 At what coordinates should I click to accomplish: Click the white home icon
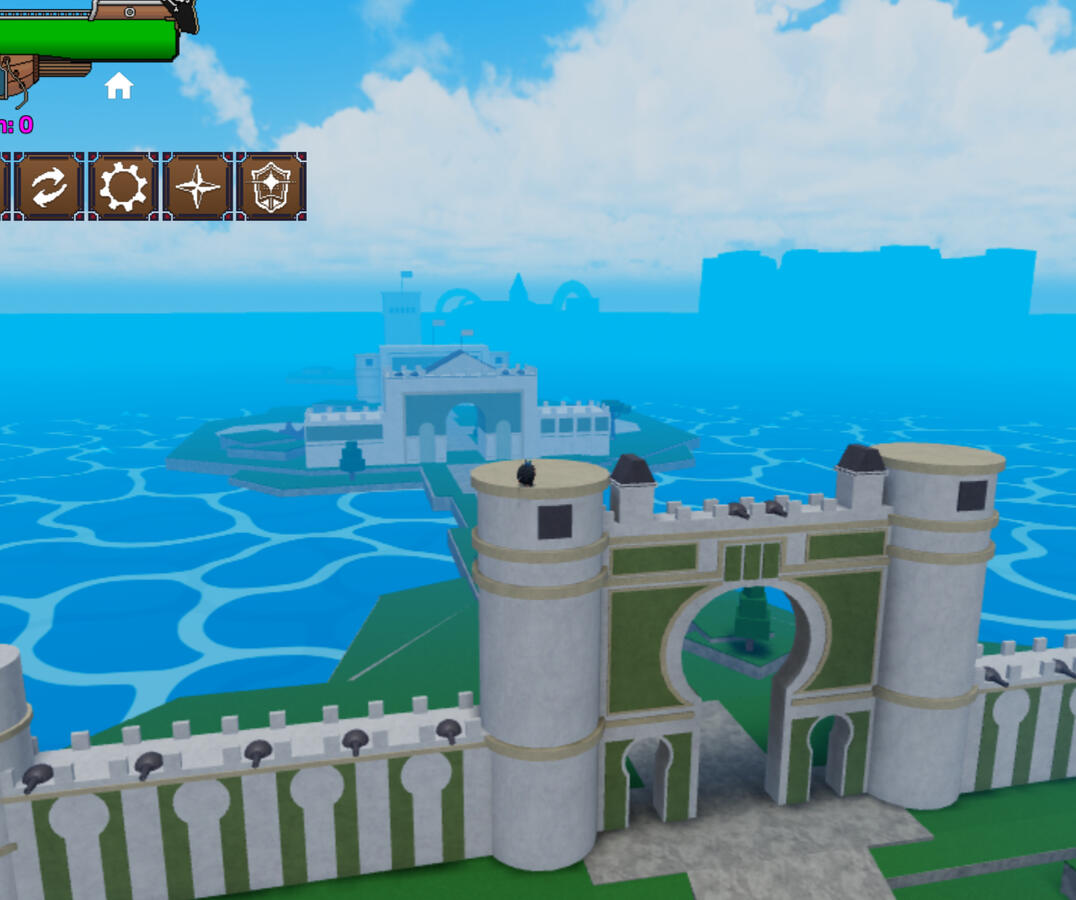(119, 86)
